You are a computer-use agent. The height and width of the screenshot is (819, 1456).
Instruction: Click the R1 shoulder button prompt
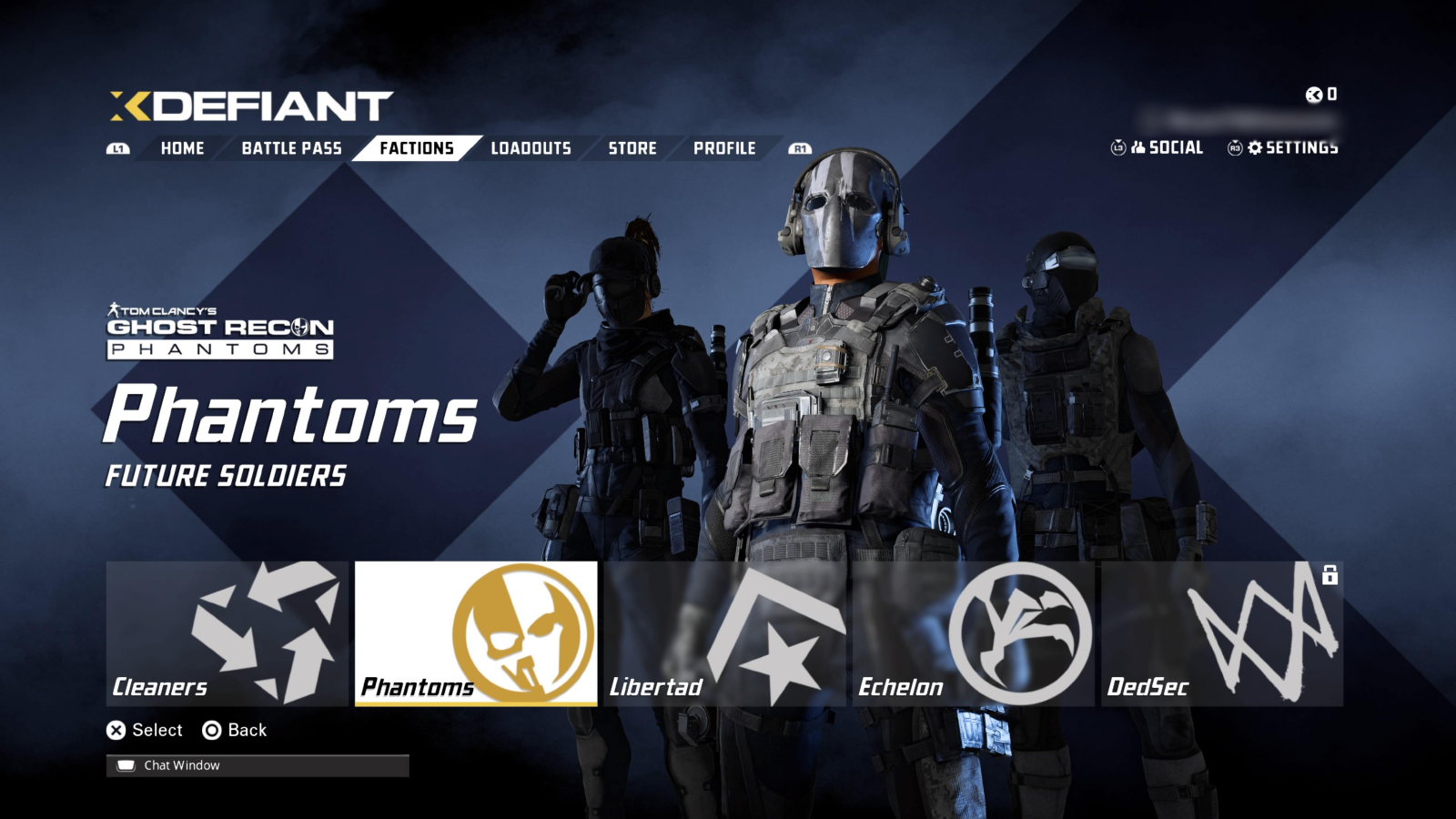tap(800, 147)
